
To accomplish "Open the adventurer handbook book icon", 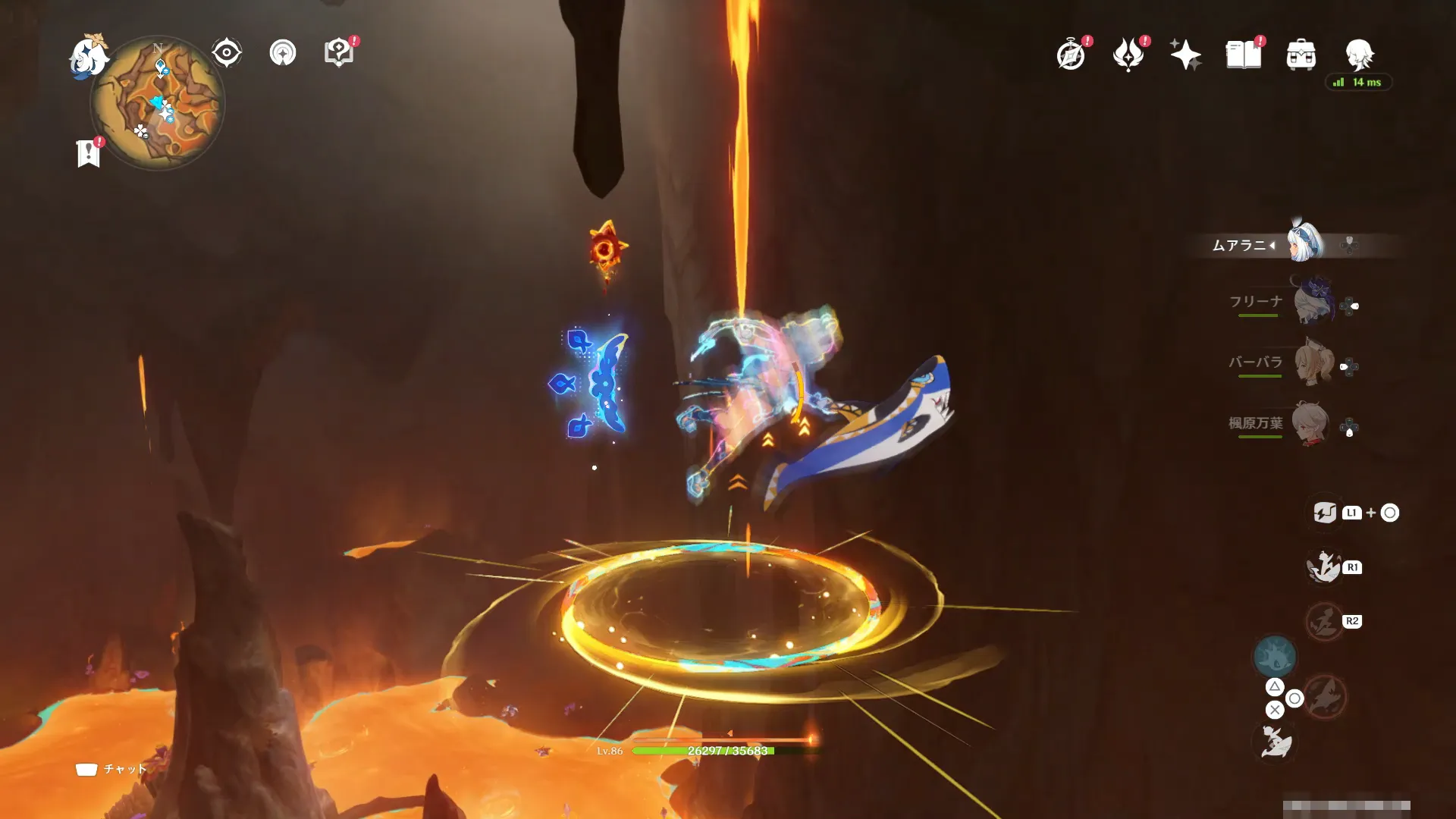I will coord(1243,55).
